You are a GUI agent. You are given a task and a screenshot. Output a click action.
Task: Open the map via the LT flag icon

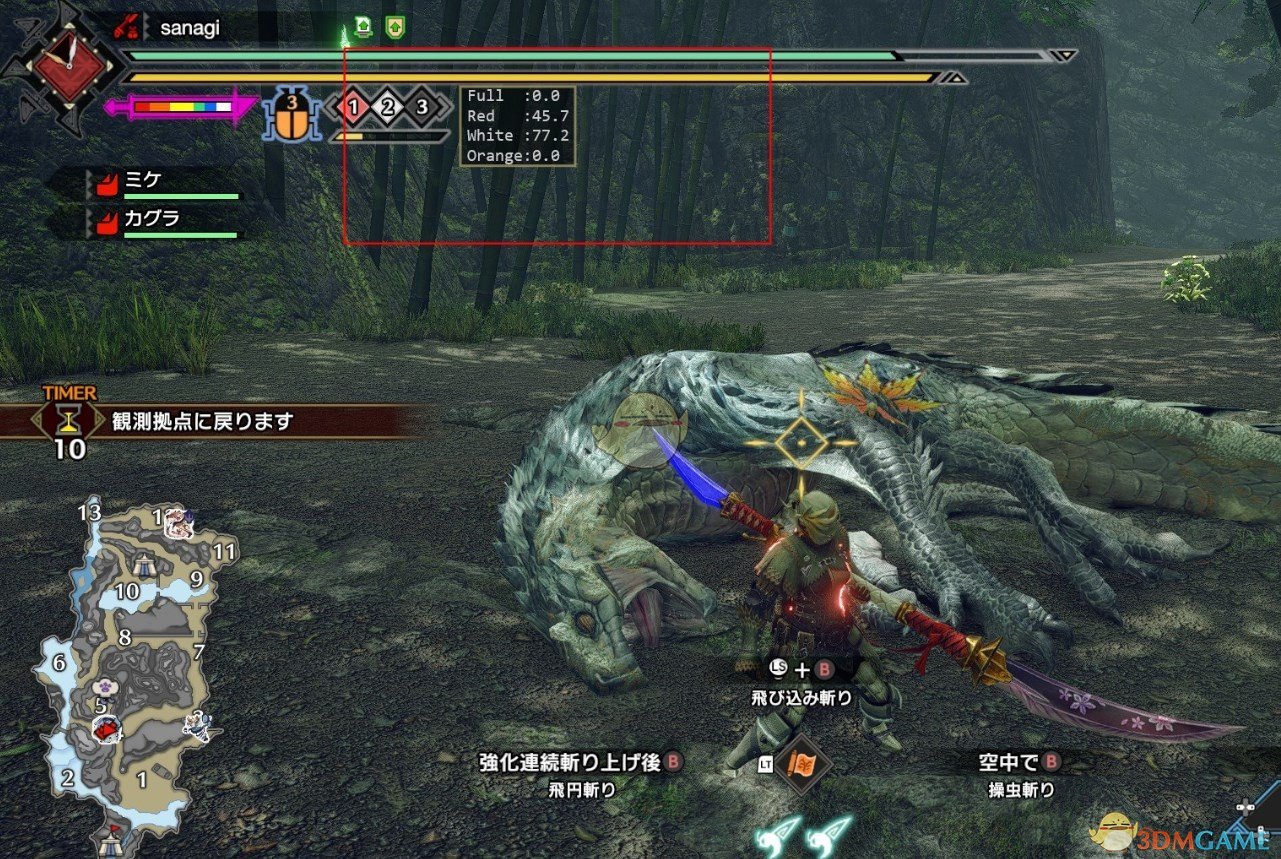(x=802, y=764)
